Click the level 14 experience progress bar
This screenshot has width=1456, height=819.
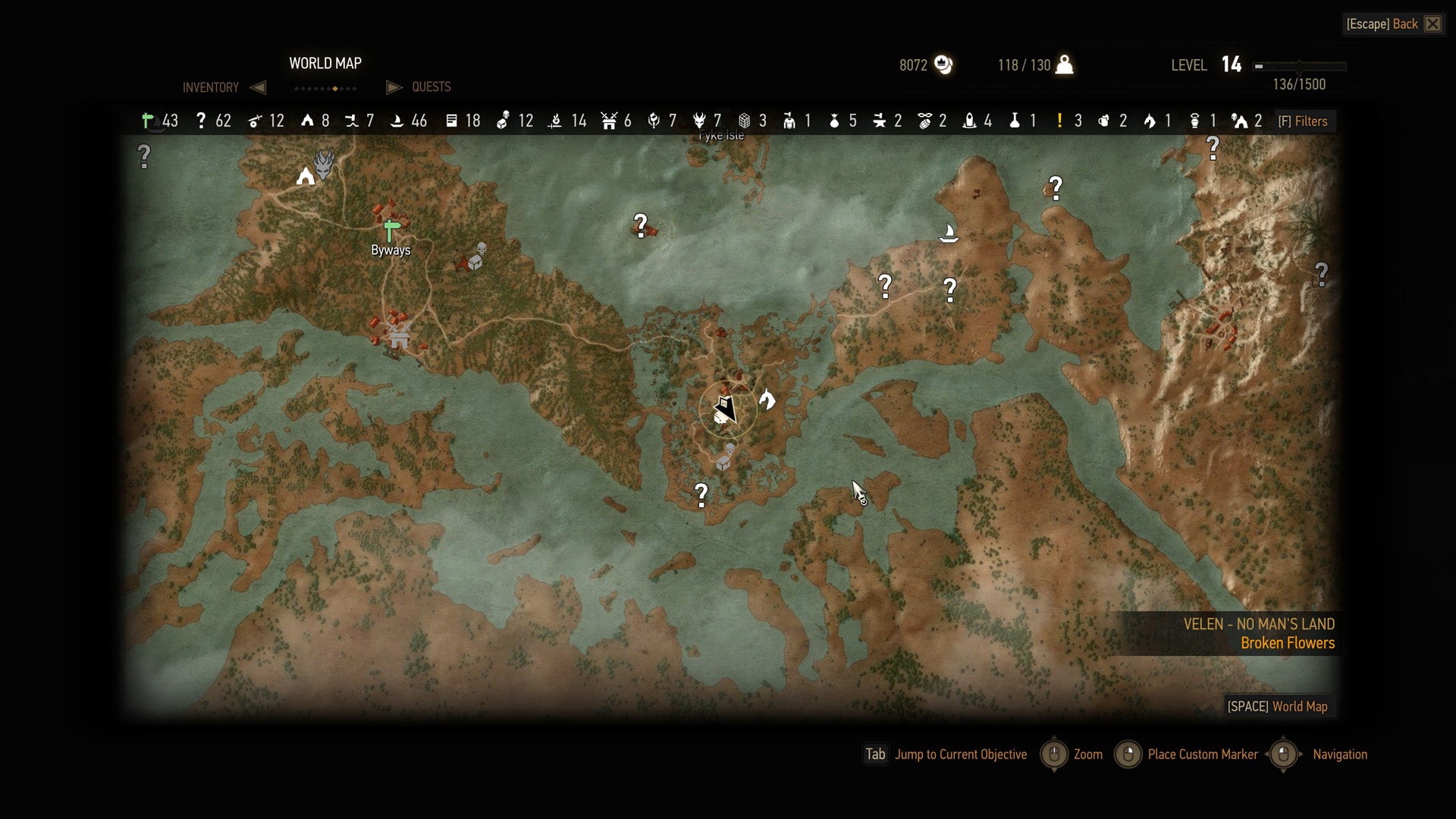[1298, 65]
